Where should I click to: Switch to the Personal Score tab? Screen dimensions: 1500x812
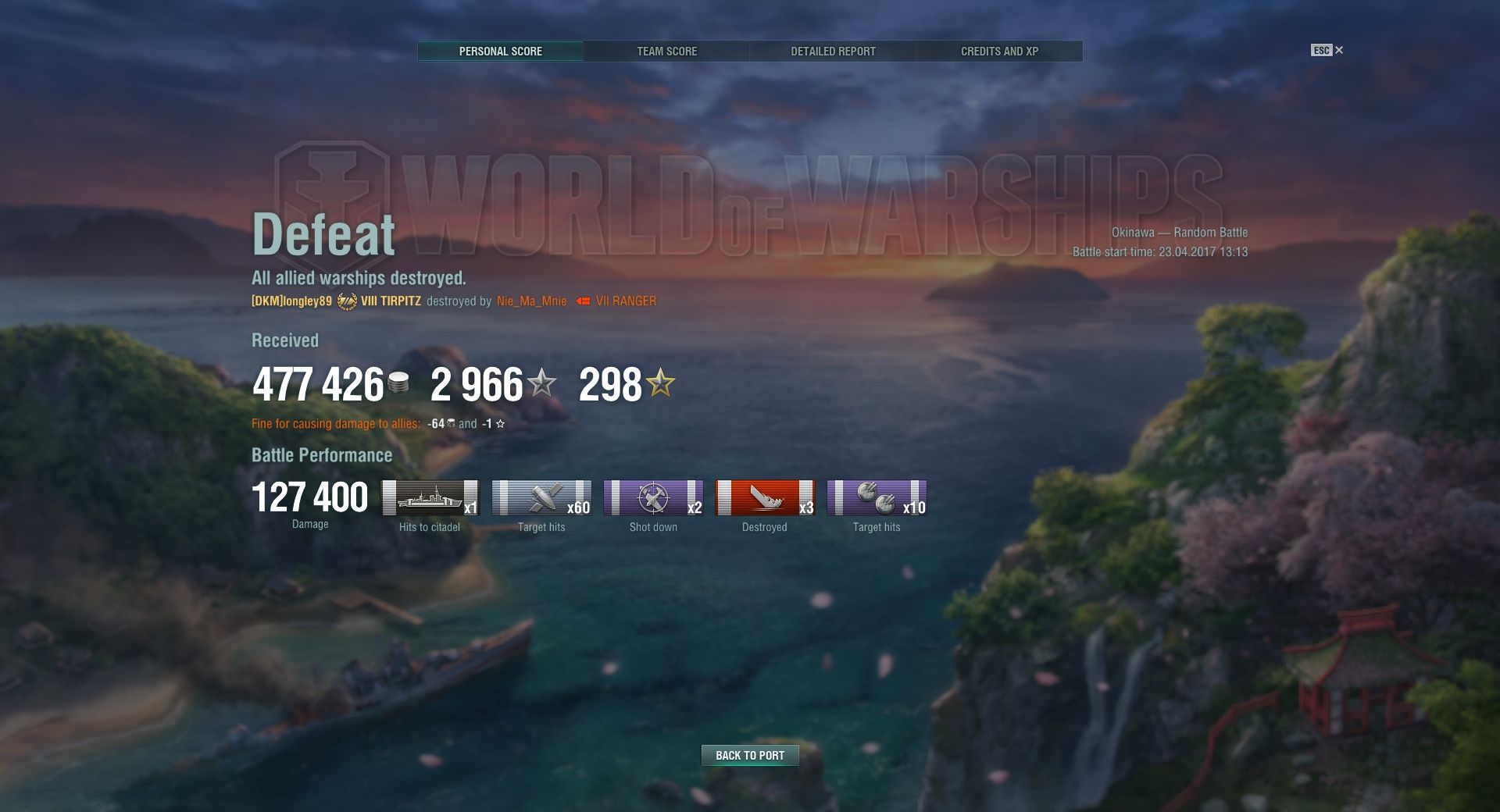[x=500, y=52]
